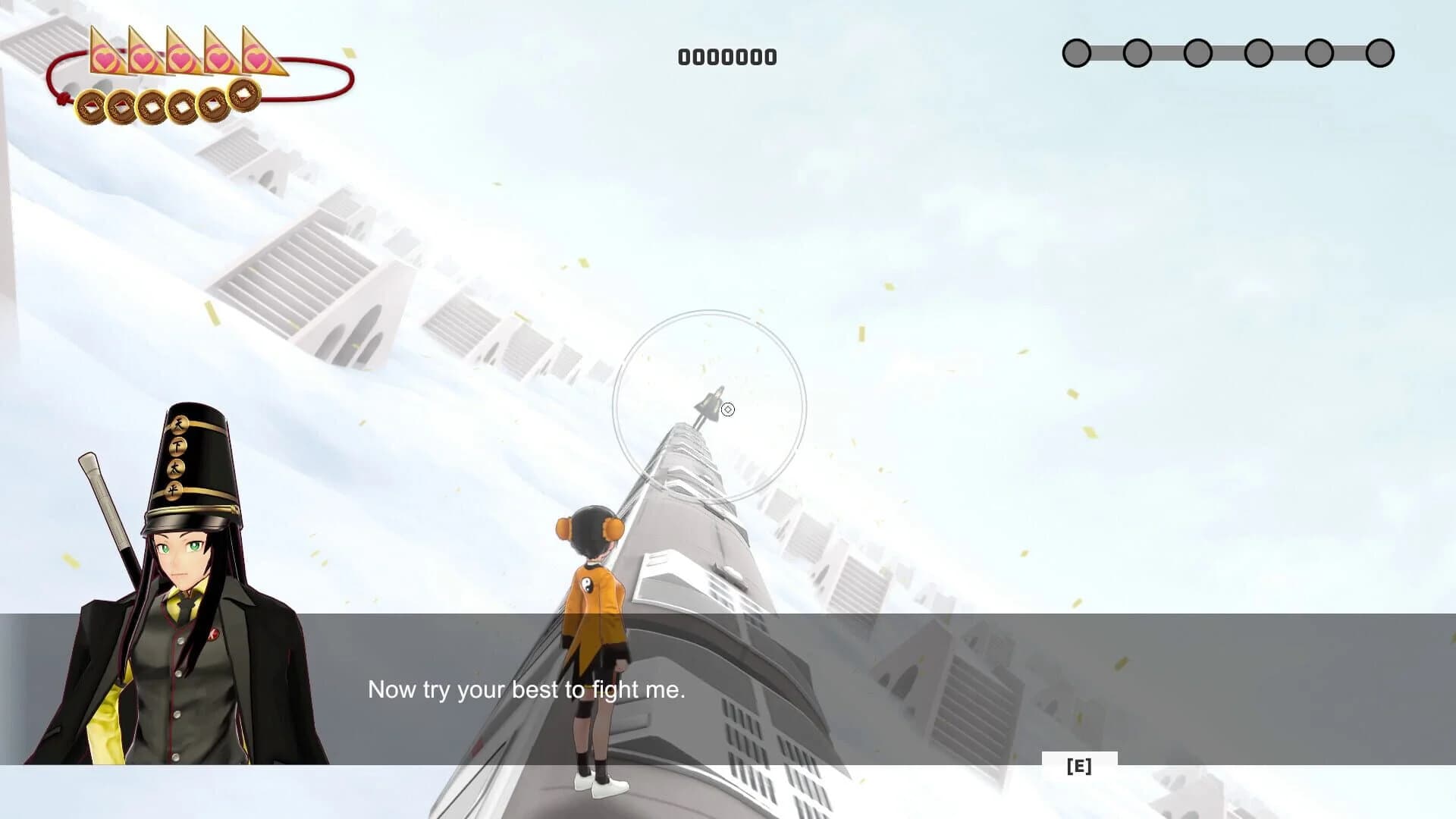Click the last node of the progress track
The width and height of the screenshot is (1456, 819).
(x=1380, y=52)
